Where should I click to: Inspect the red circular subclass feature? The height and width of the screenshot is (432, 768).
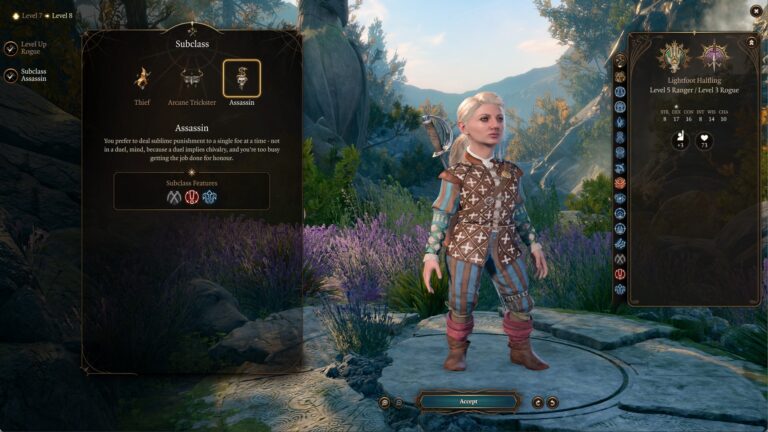tap(192, 197)
